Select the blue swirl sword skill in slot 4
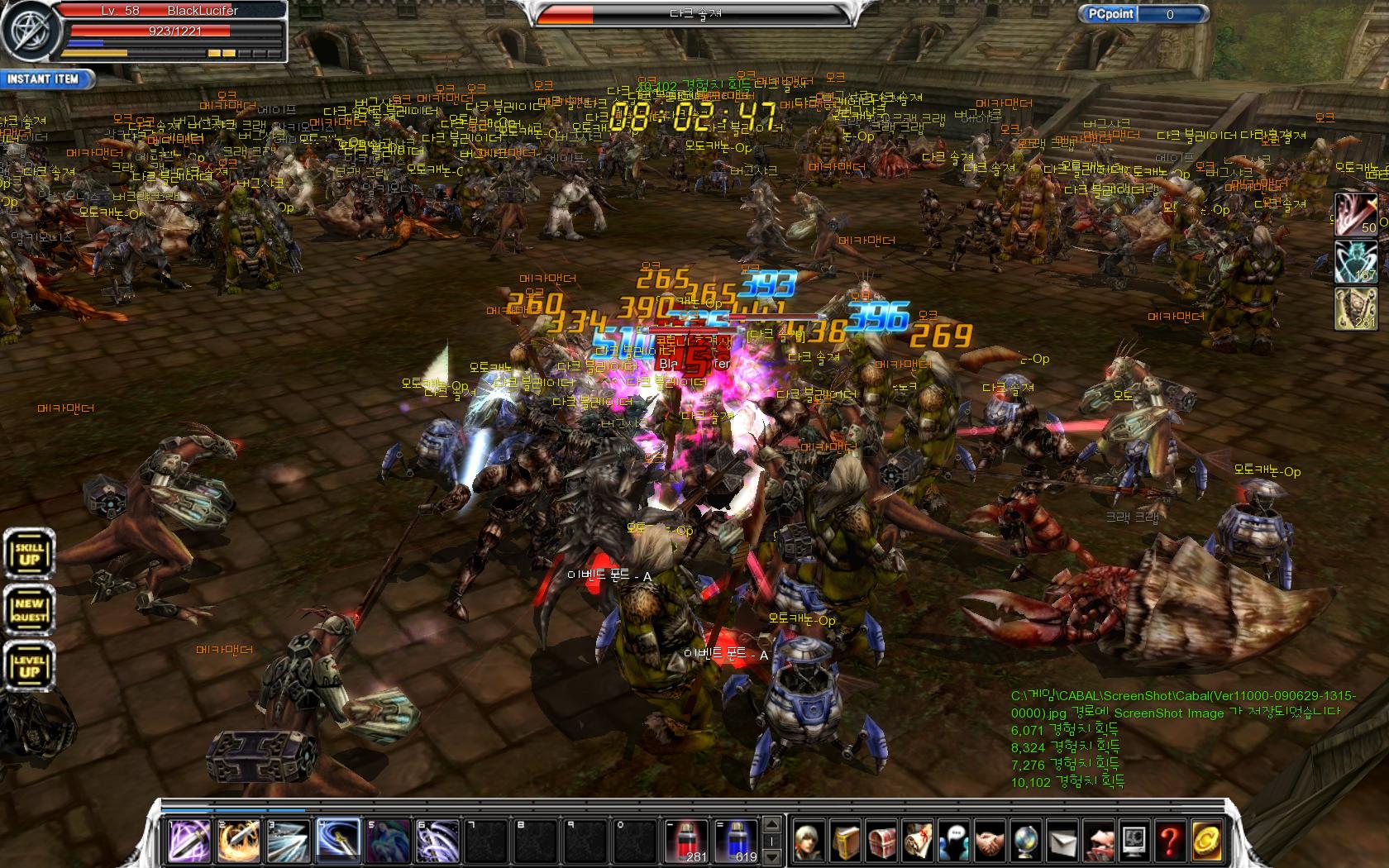The width and height of the screenshot is (1389, 868). [x=338, y=841]
